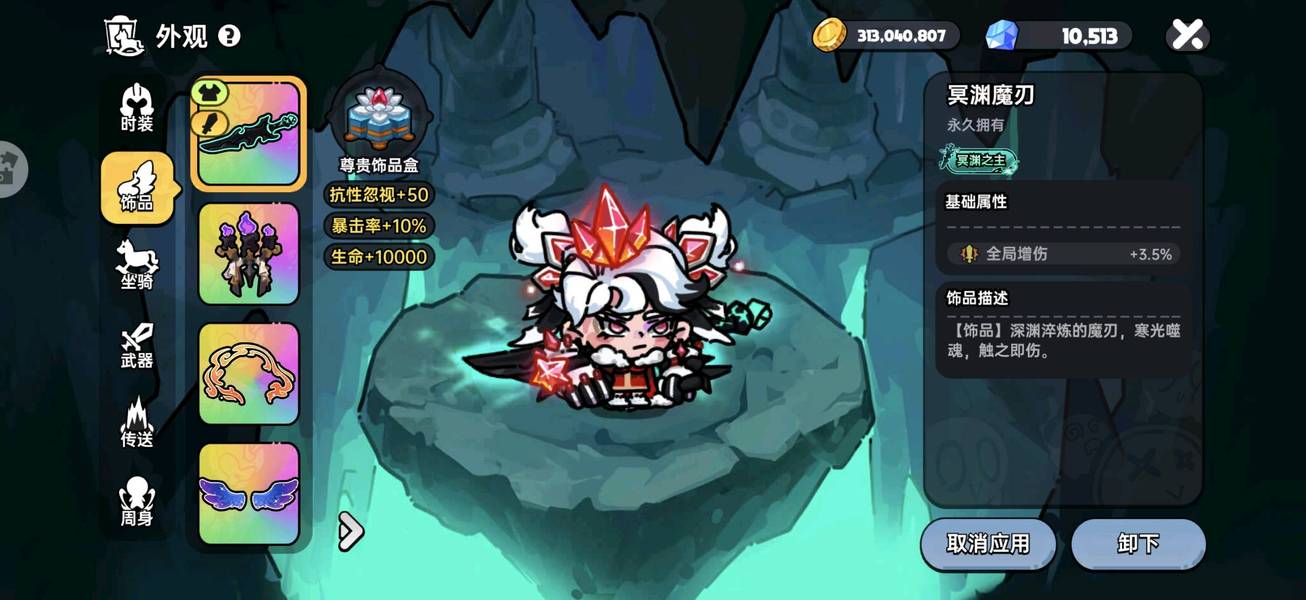Switch to the 武器 weapon tab
The width and height of the screenshot is (1306, 600).
137,345
